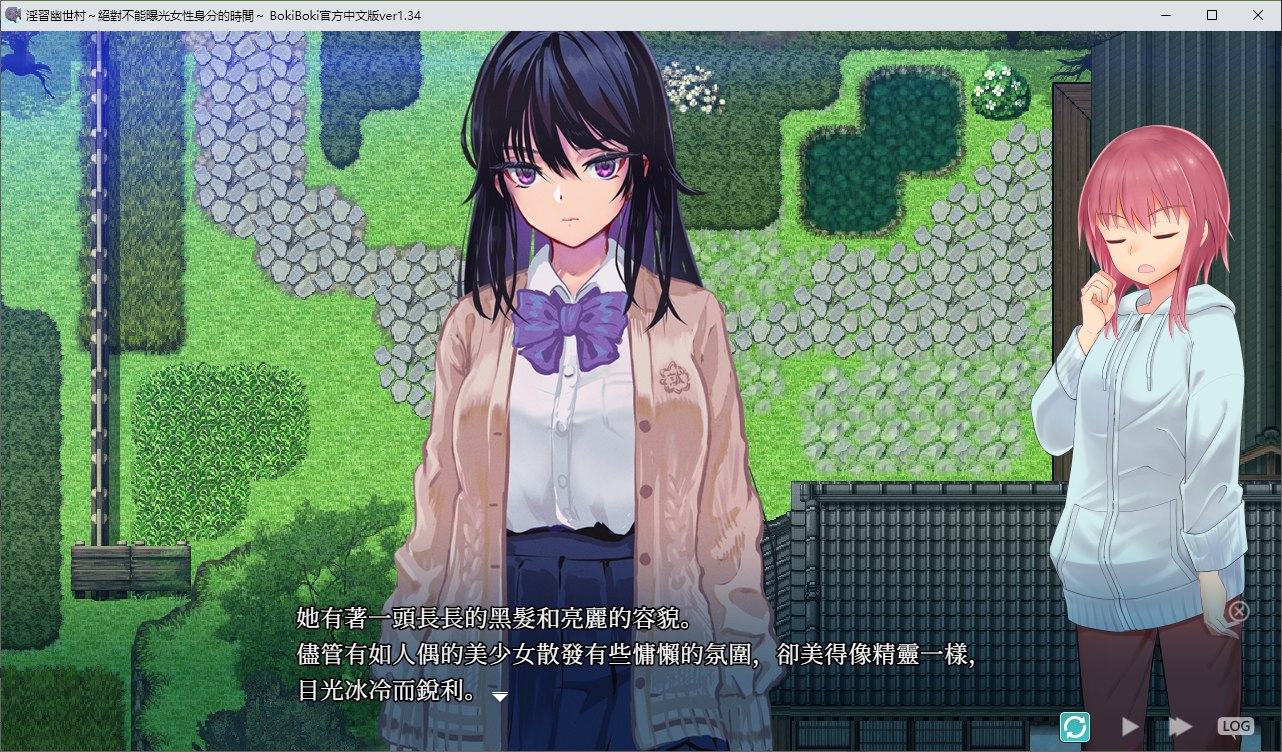The height and width of the screenshot is (752, 1282).
Task: Advance the dialogue at the white arrow
Action: coord(500,696)
